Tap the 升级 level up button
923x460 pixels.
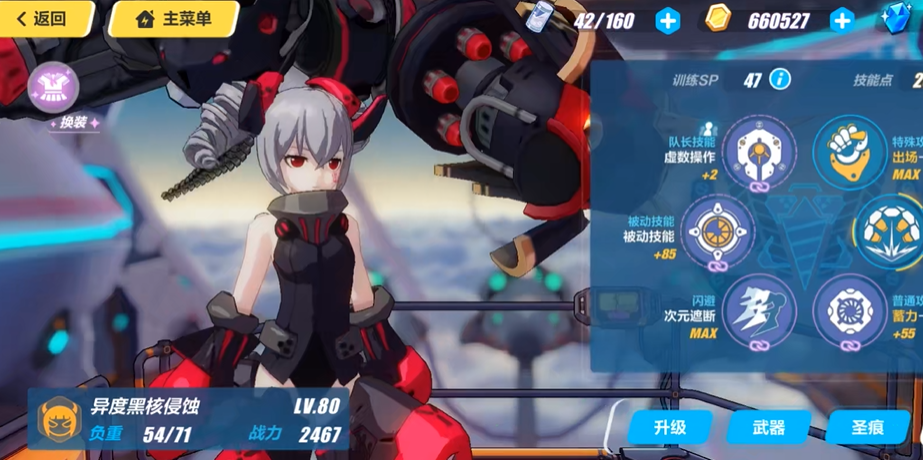(670, 428)
